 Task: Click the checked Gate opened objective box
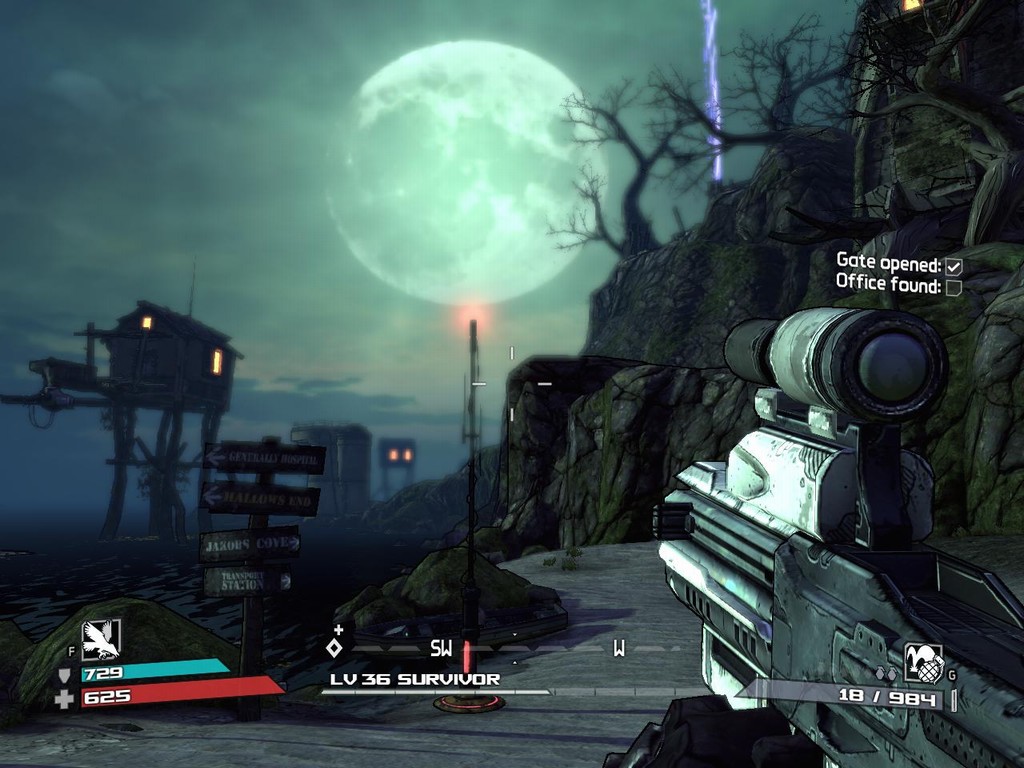click(x=953, y=266)
